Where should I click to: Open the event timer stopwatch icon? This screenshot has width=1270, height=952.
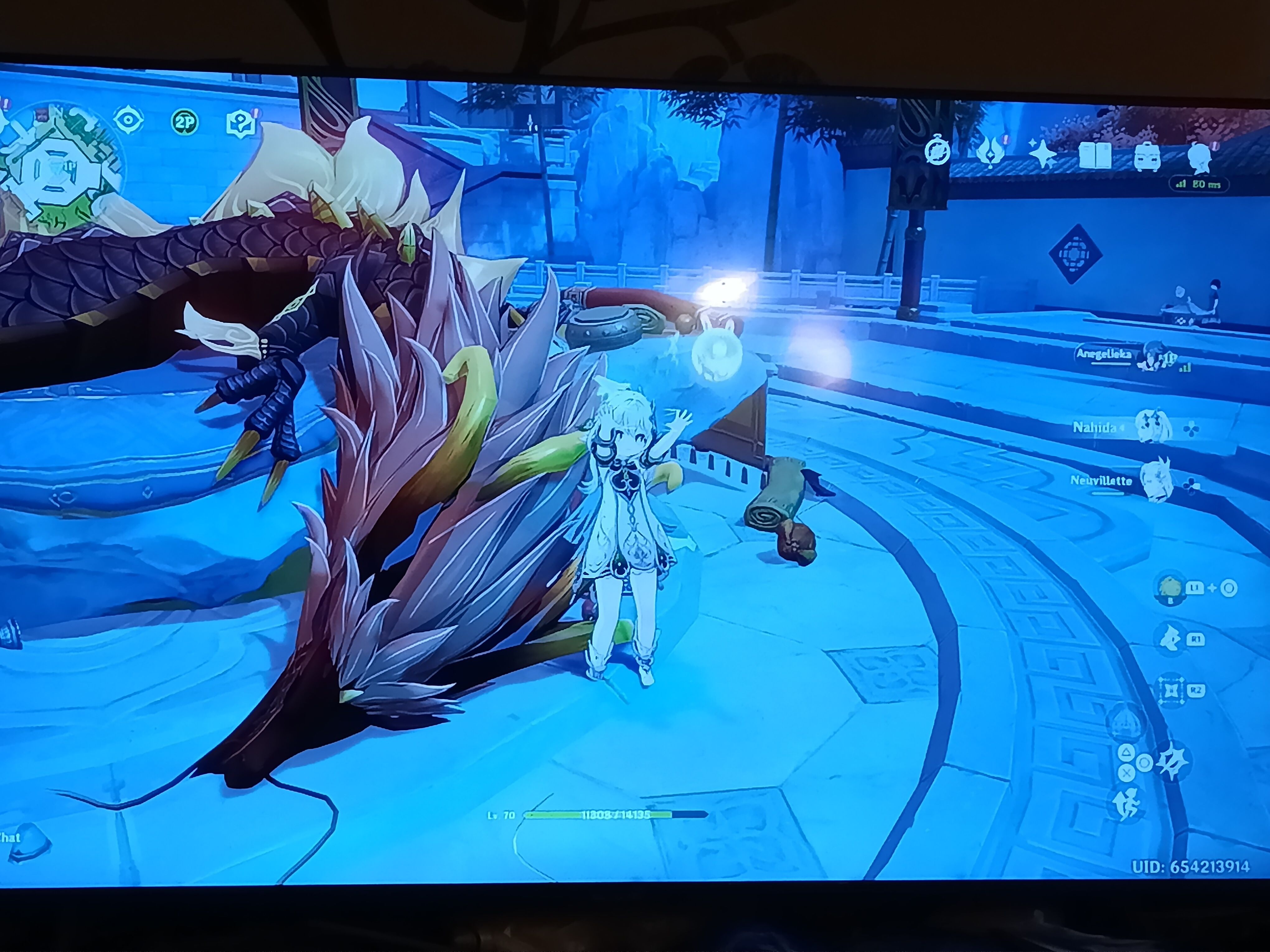tap(937, 152)
